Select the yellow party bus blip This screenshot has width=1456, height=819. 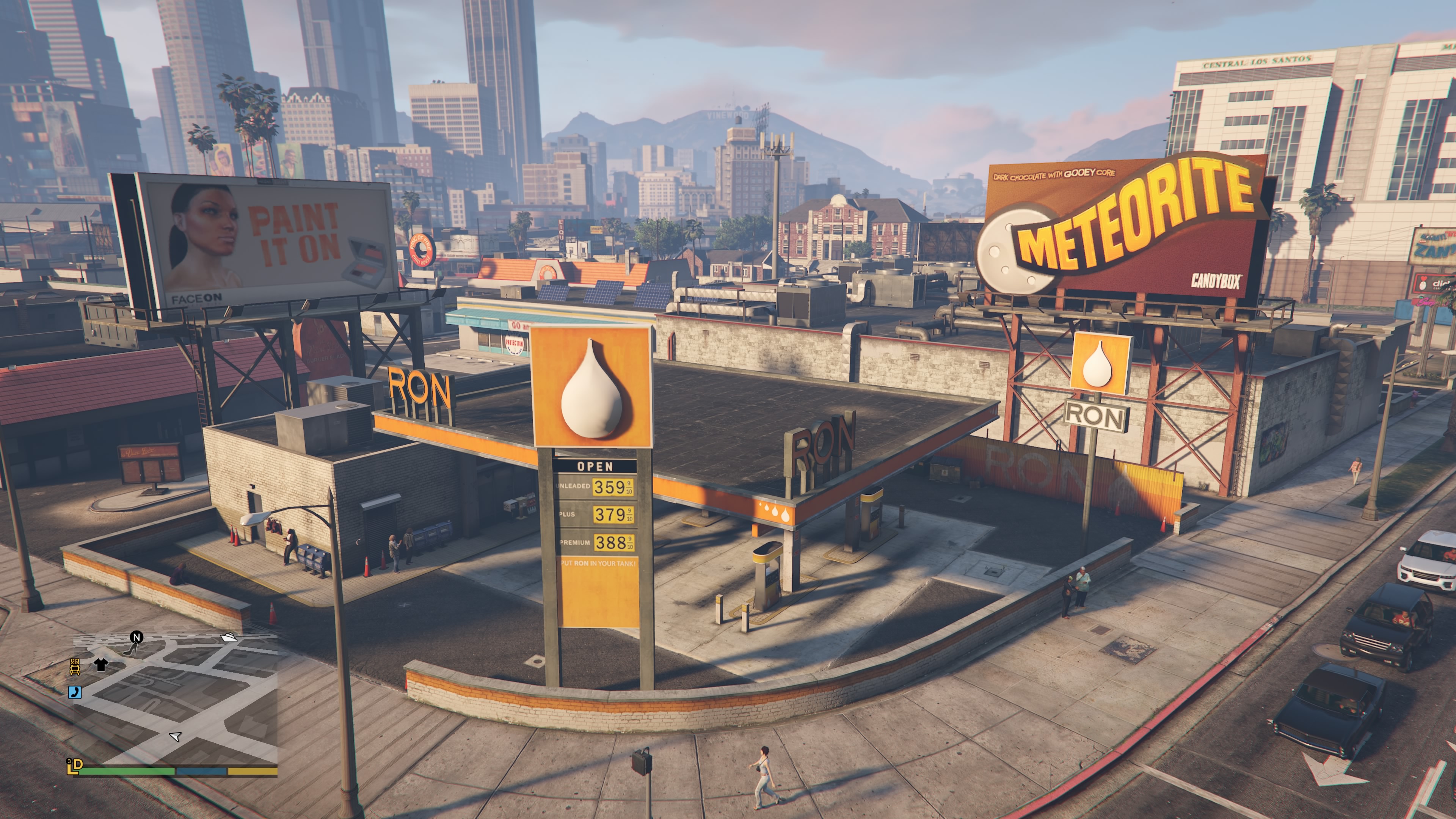click(x=75, y=667)
